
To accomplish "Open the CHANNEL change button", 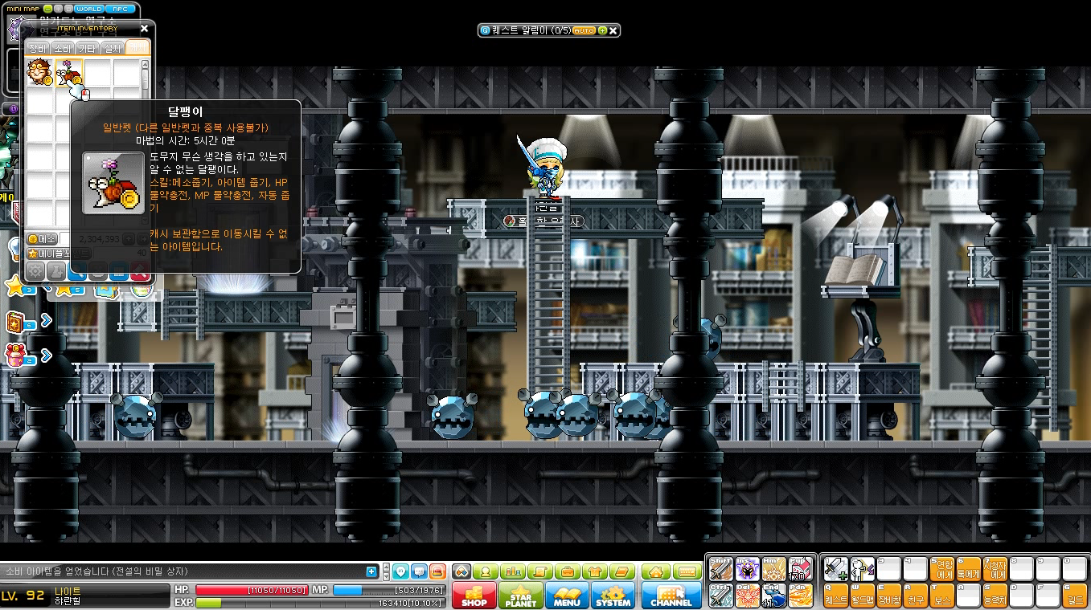I will [671, 596].
